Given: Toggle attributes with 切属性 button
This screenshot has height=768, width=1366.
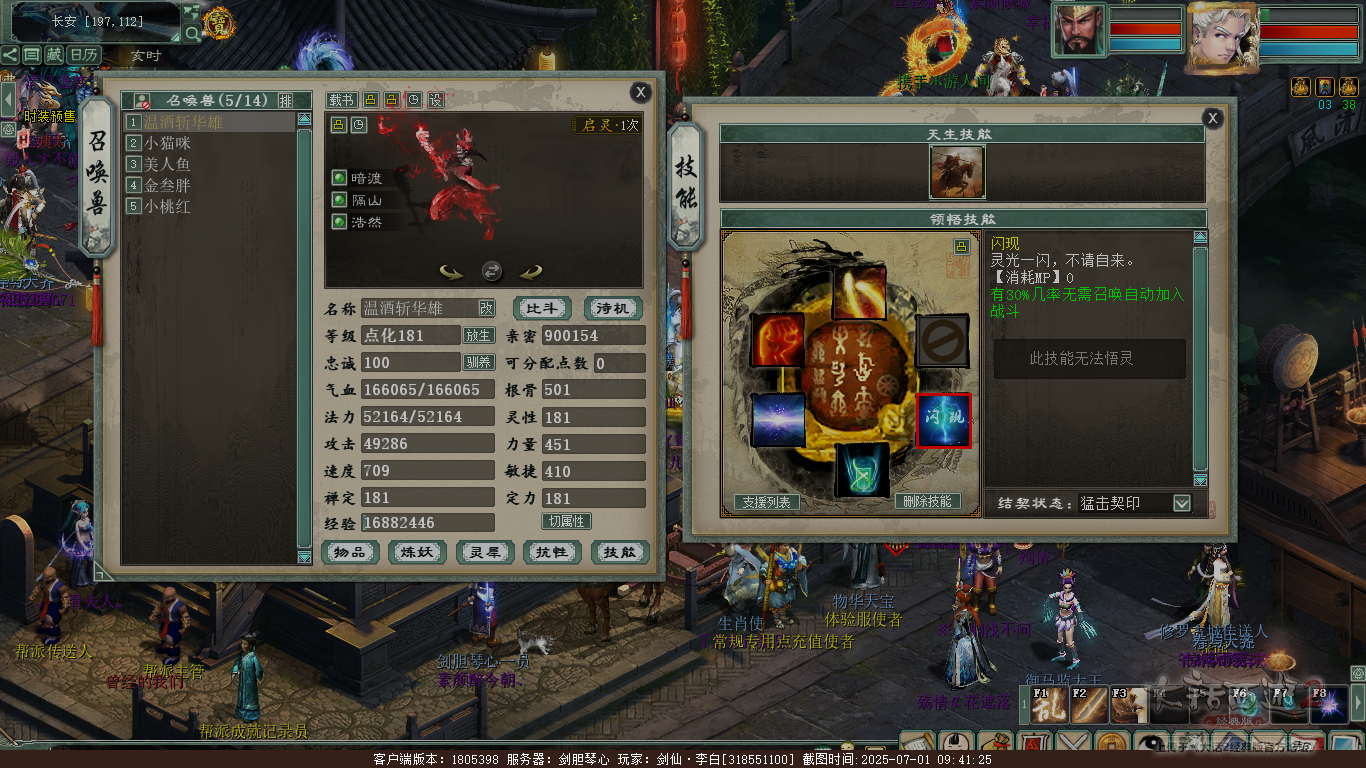Looking at the screenshot, I should click(x=566, y=521).
